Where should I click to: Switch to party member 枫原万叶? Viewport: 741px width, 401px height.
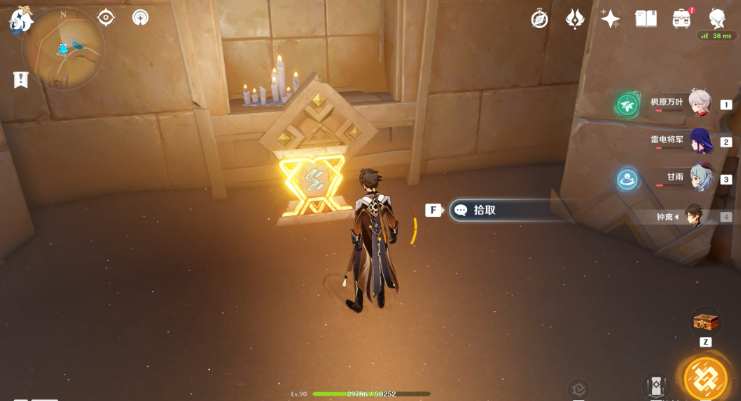pyautogui.click(x=699, y=103)
